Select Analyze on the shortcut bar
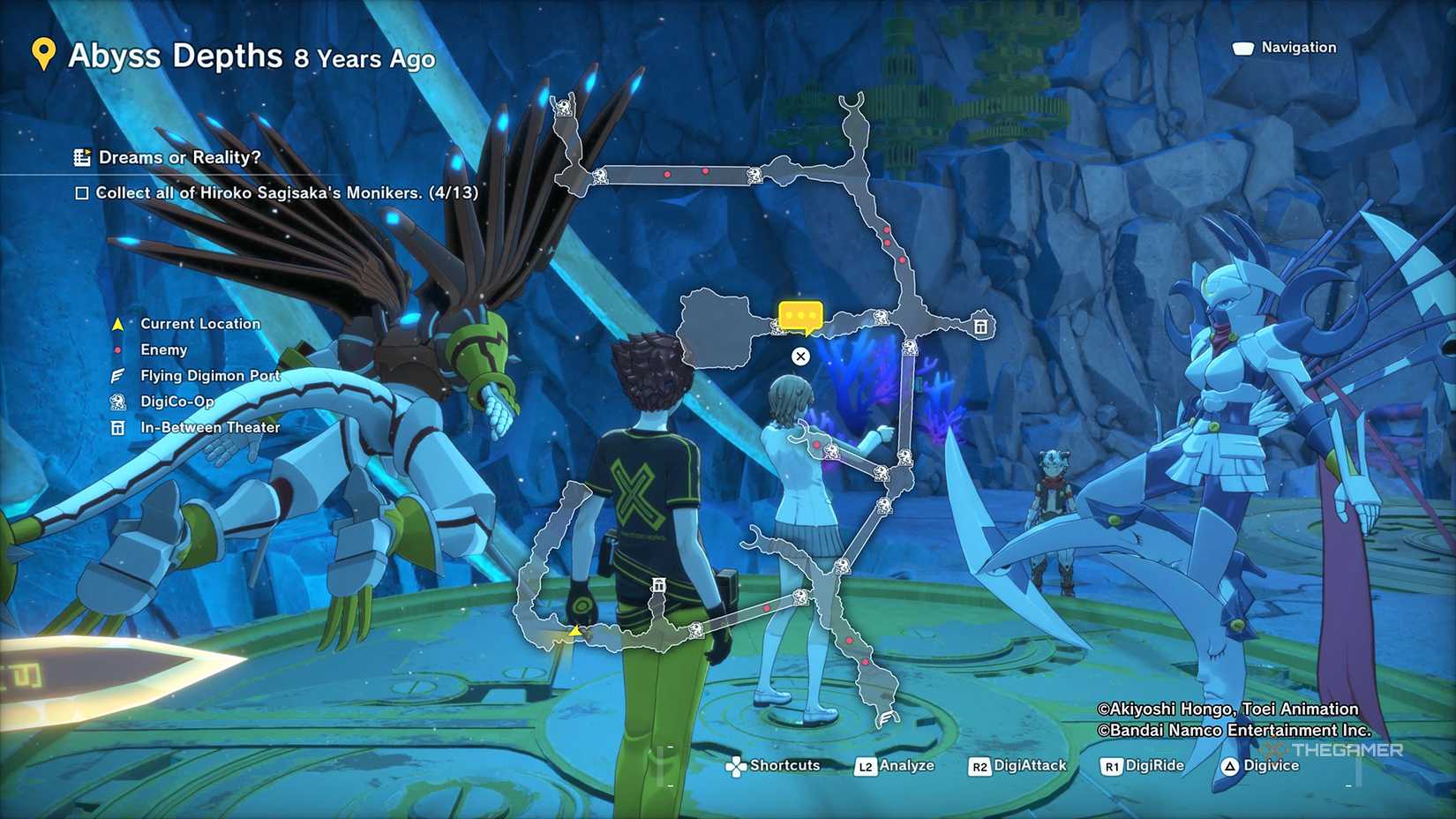 click(907, 765)
